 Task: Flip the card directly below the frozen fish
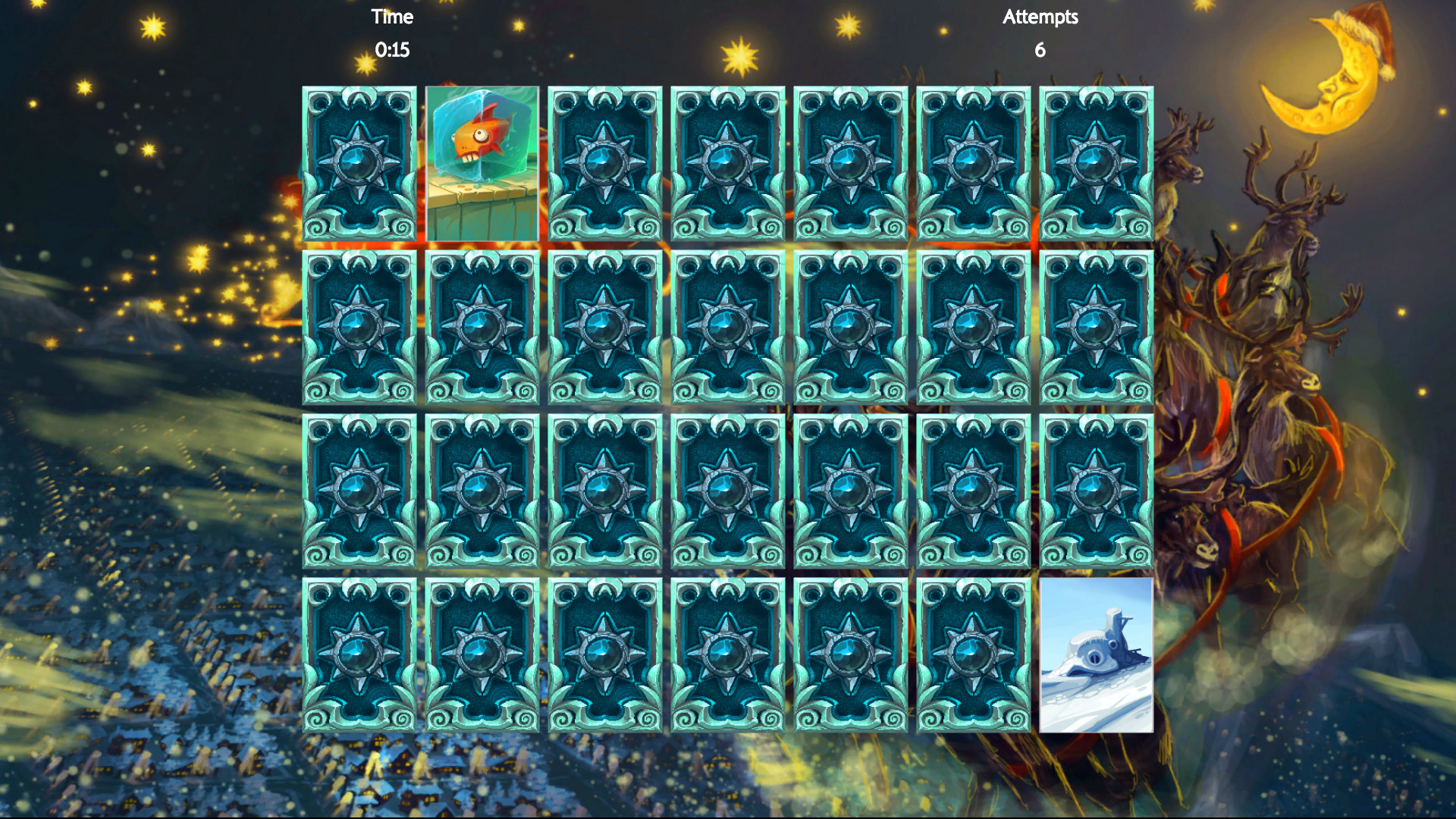483,326
